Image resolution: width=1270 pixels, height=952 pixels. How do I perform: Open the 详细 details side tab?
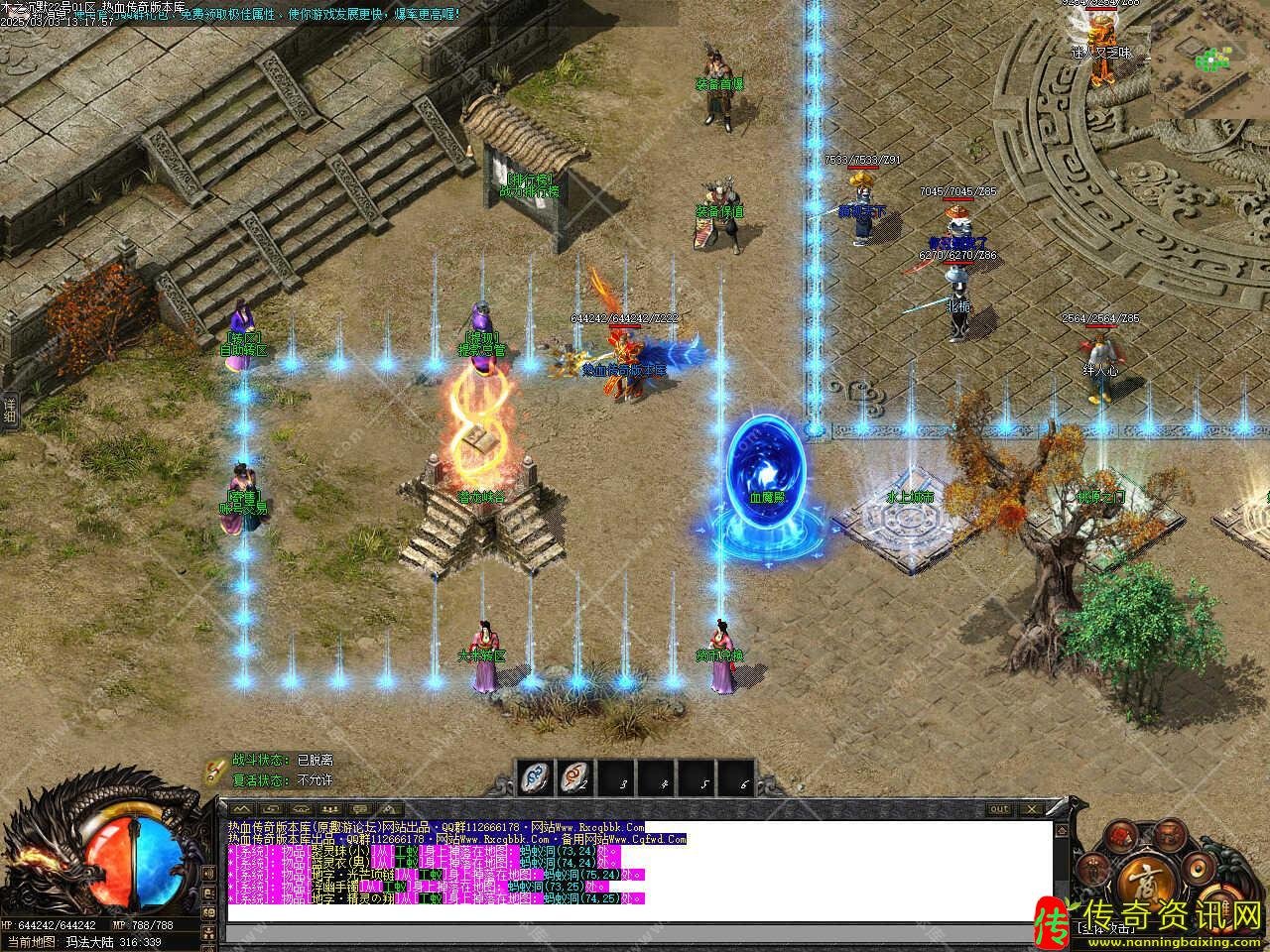tap(9, 410)
